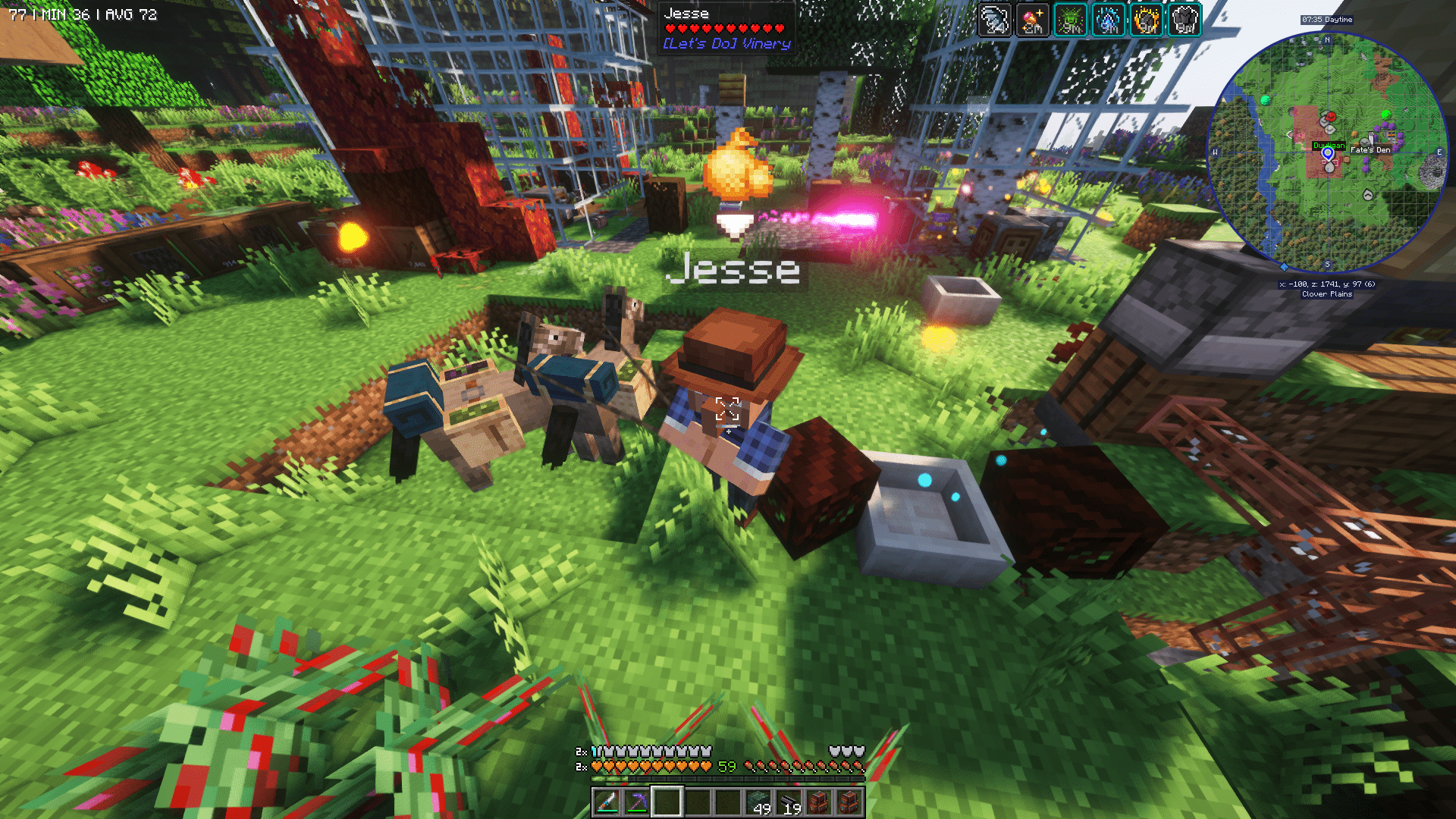Select the dark coal status effect icon
The image size is (1456, 819).
pos(1185,21)
